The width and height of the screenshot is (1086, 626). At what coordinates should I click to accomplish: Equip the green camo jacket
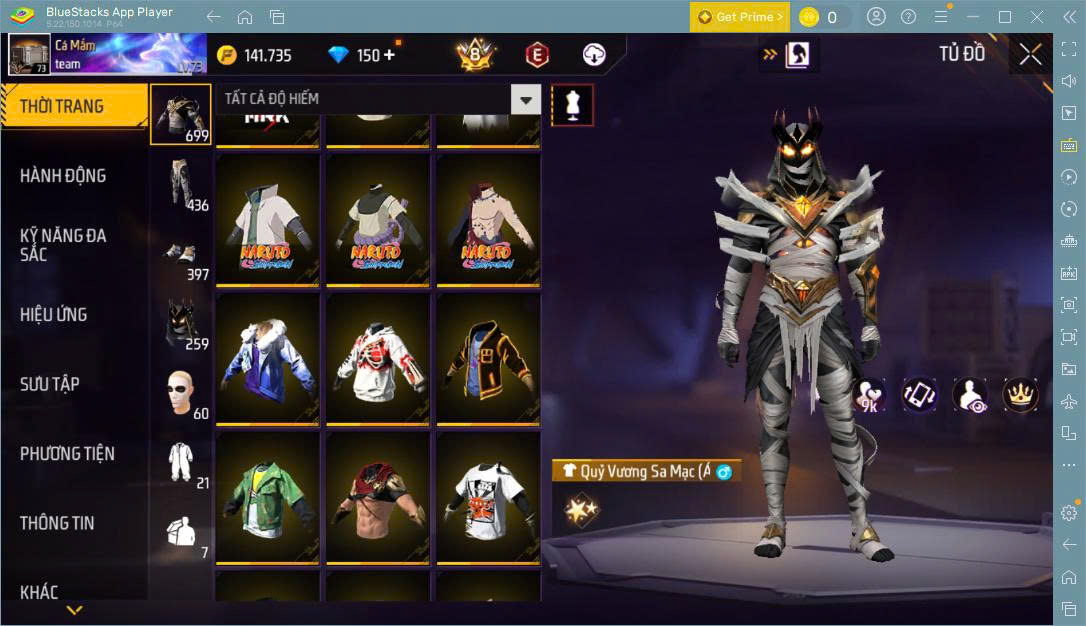click(267, 498)
